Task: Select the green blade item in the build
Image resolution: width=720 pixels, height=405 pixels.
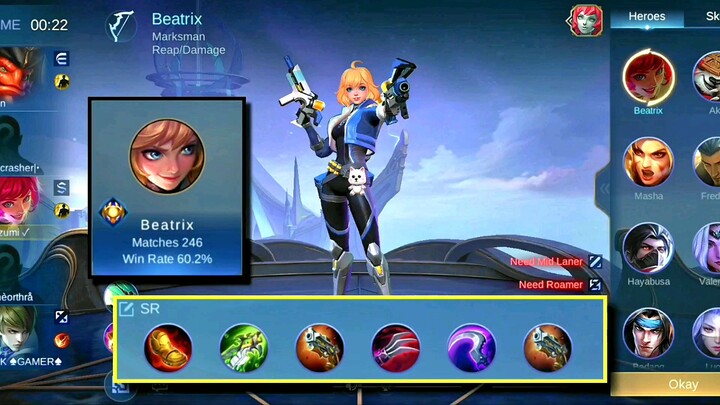Action: [243, 348]
